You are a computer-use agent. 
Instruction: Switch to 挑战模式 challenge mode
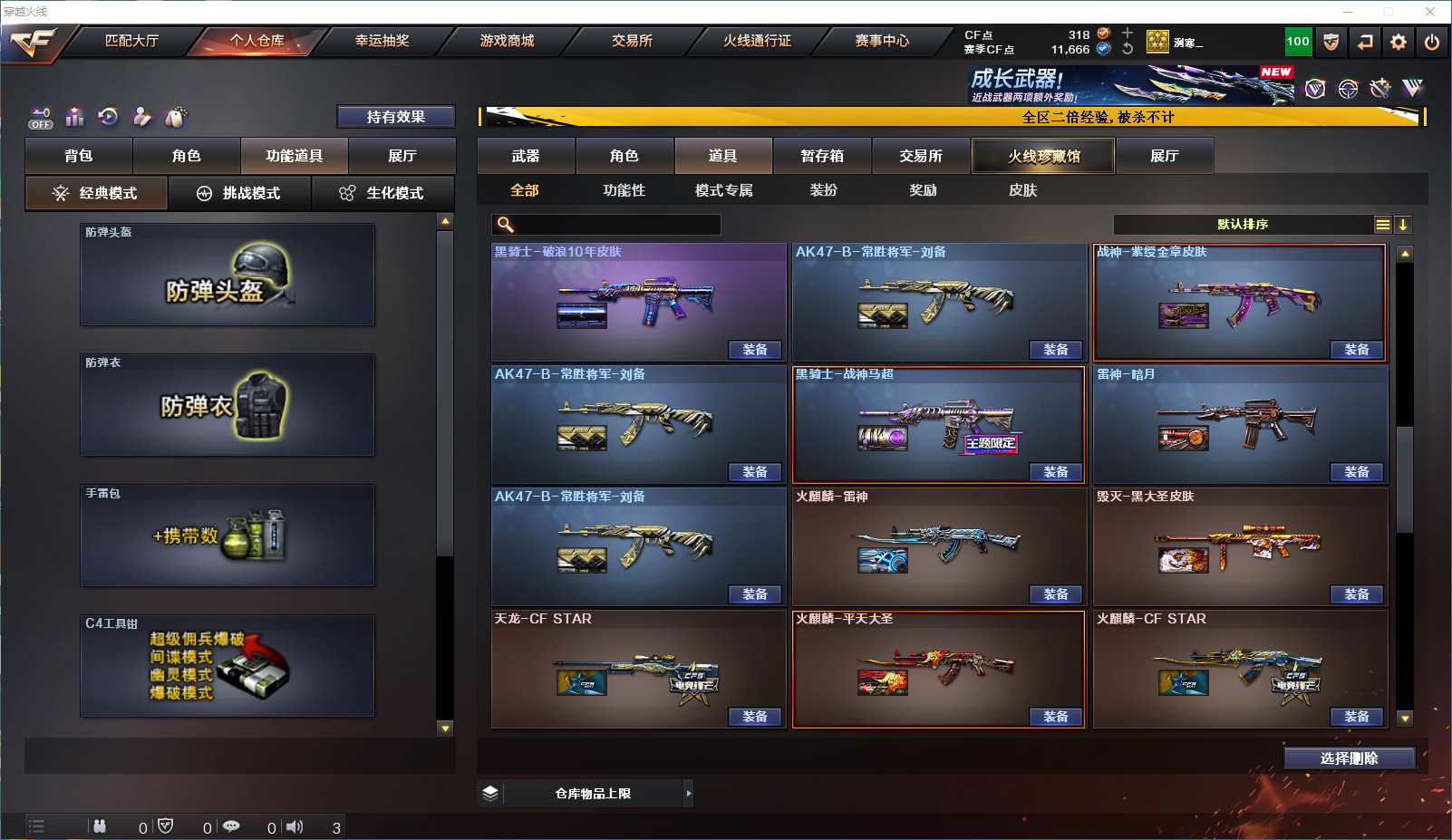[239, 193]
